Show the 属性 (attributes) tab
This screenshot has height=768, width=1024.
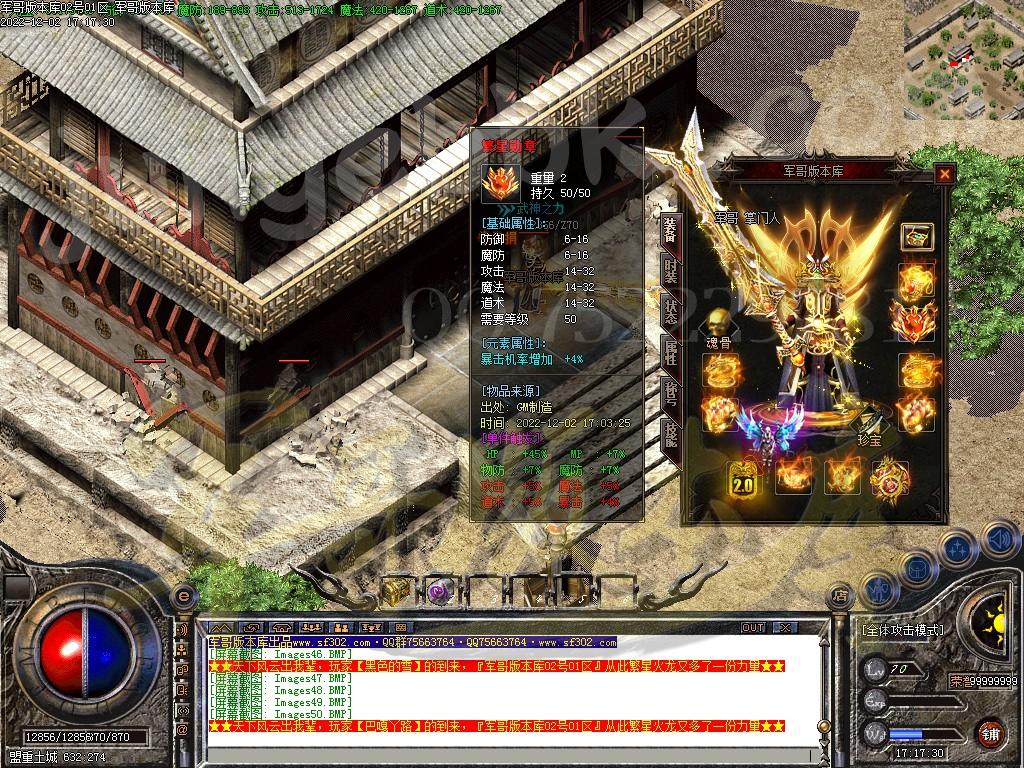[x=670, y=353]
